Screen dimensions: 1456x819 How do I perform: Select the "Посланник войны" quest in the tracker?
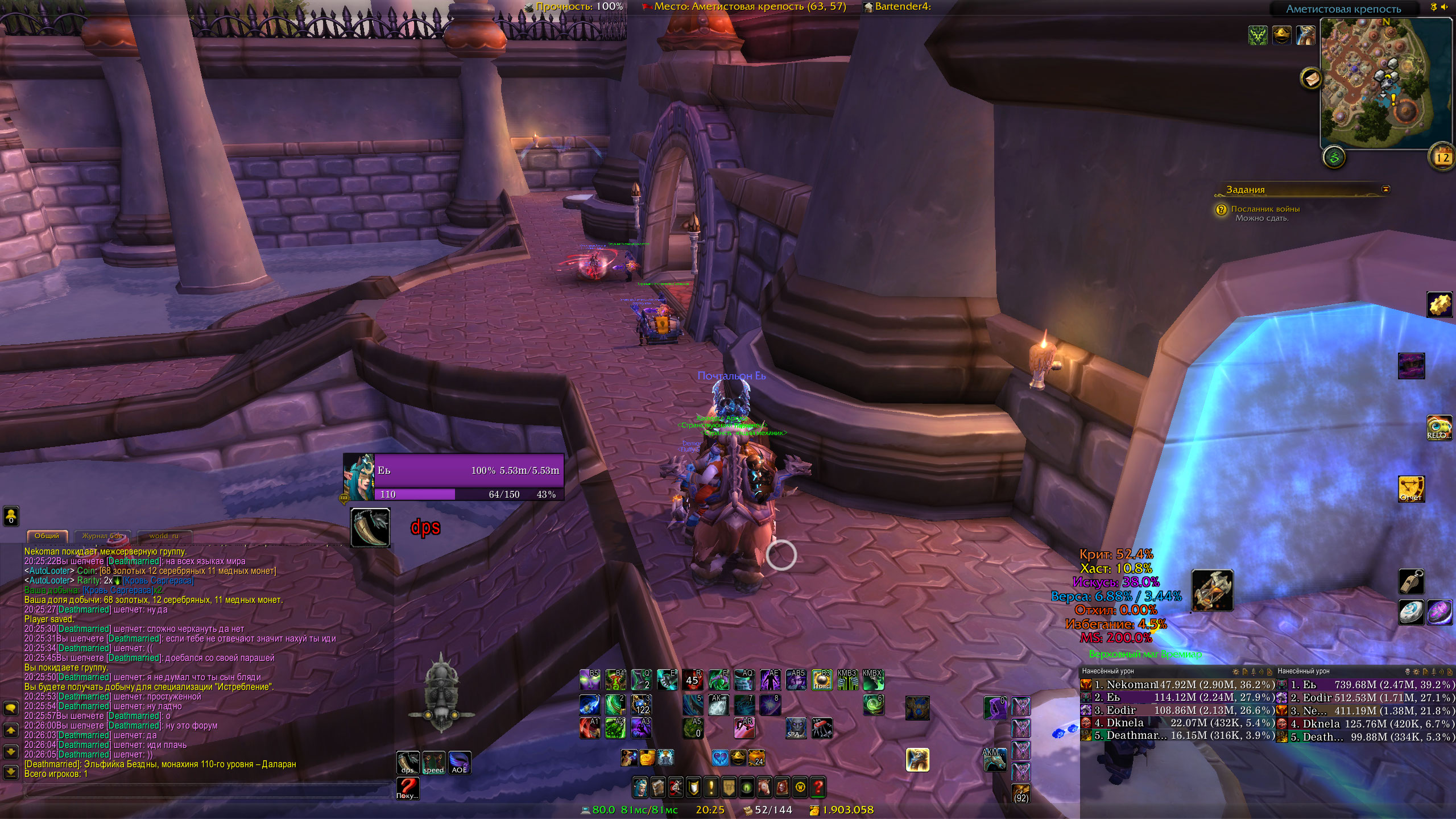pos(1265,209)
